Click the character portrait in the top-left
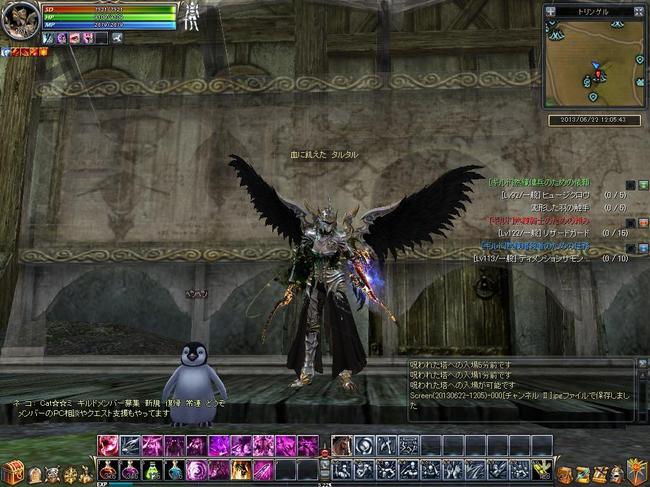Viewport: 650px width, 487px height. (x=20, y=19)
